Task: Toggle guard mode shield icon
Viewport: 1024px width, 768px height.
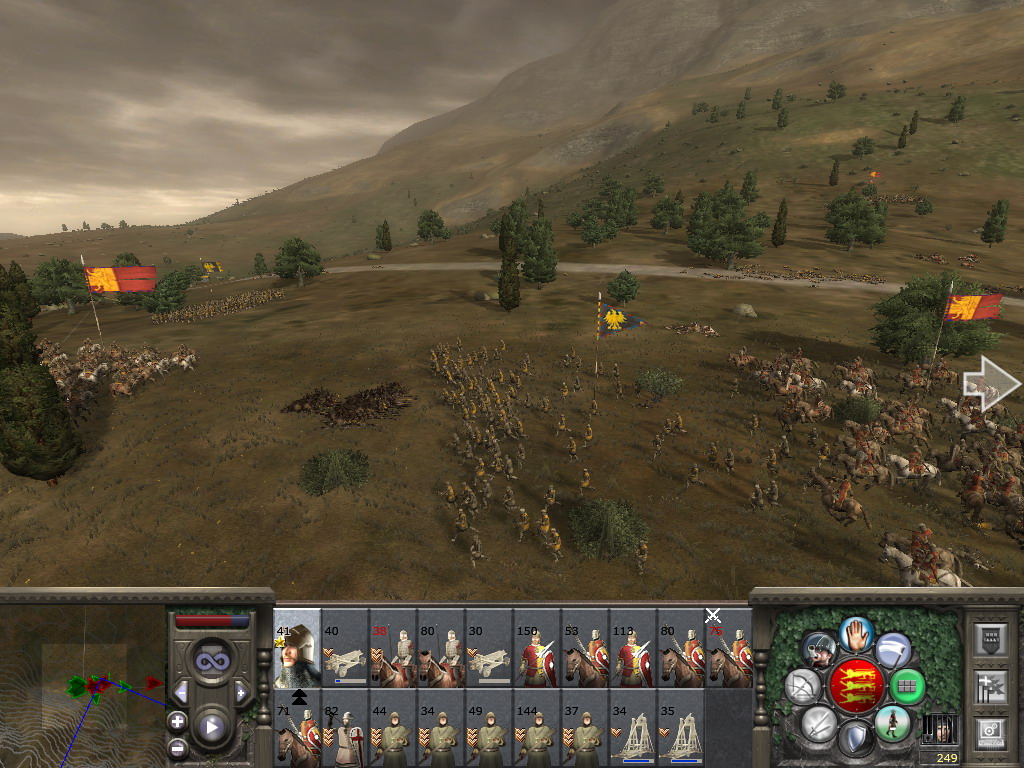Action: 855,740
